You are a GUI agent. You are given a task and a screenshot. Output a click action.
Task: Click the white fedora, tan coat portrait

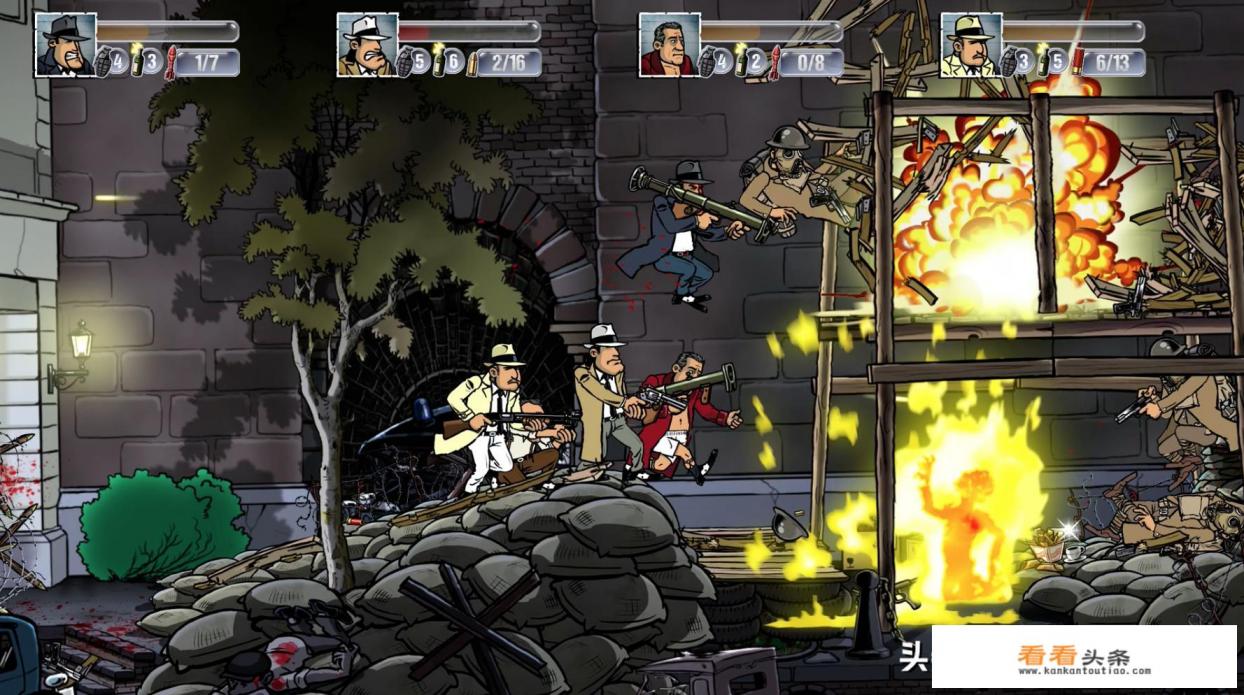point(368,45)
